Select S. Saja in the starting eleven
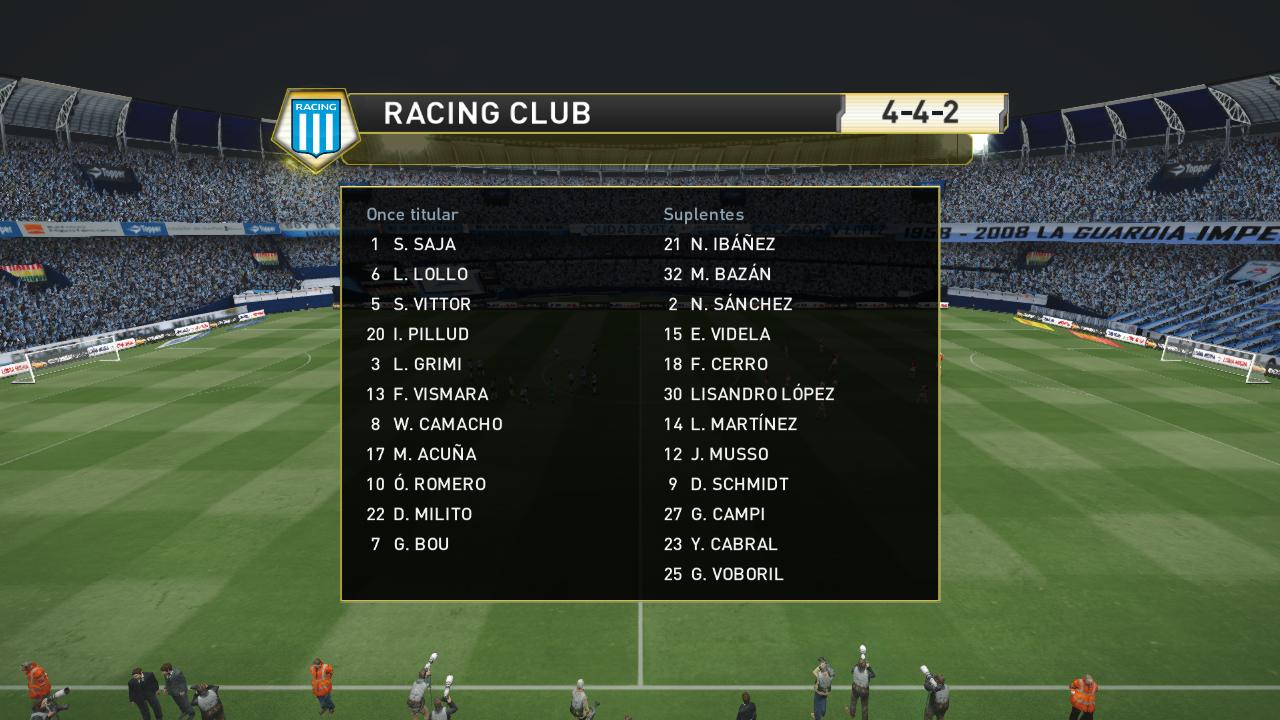 pyautogui.click(x=424, y=244)
